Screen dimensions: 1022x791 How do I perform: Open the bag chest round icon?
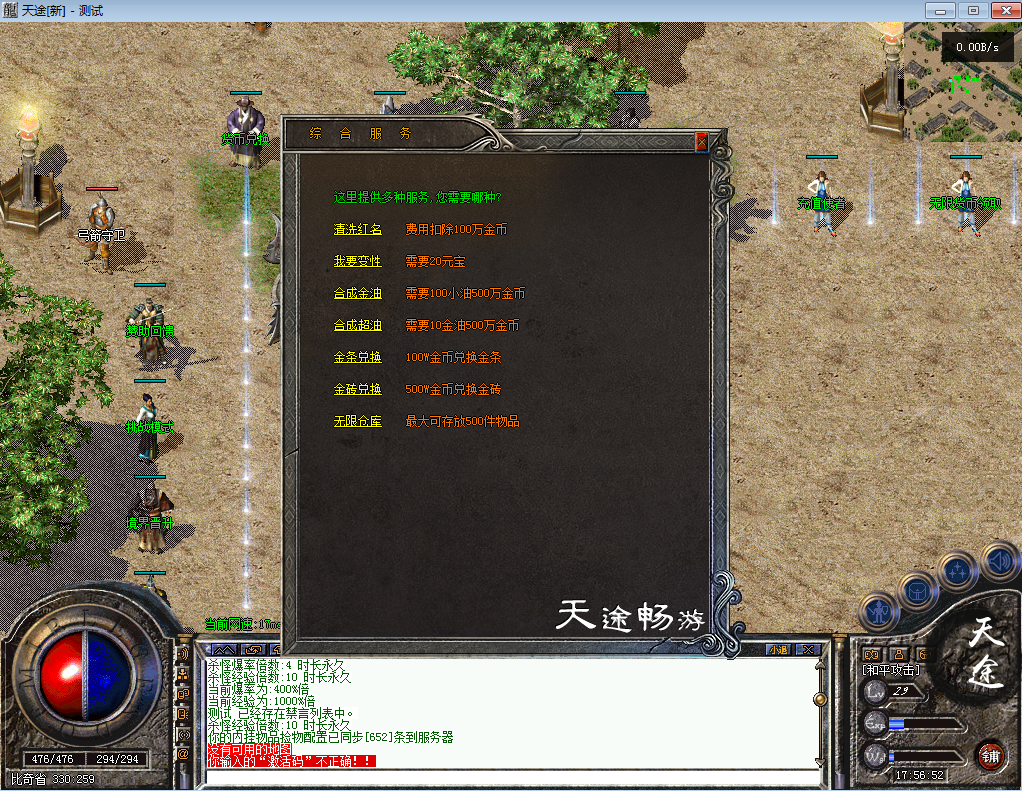(918, 591)
